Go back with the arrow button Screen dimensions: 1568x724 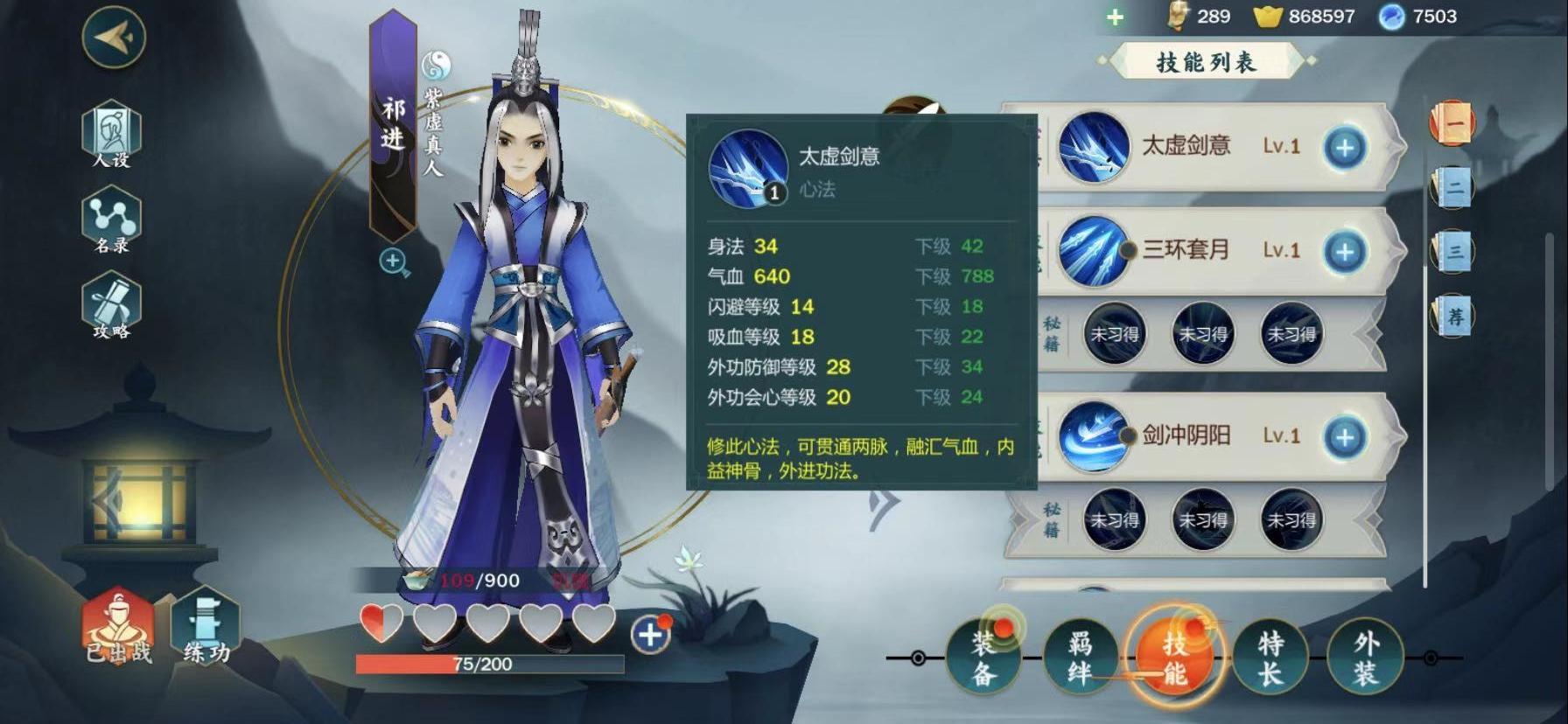114,37
